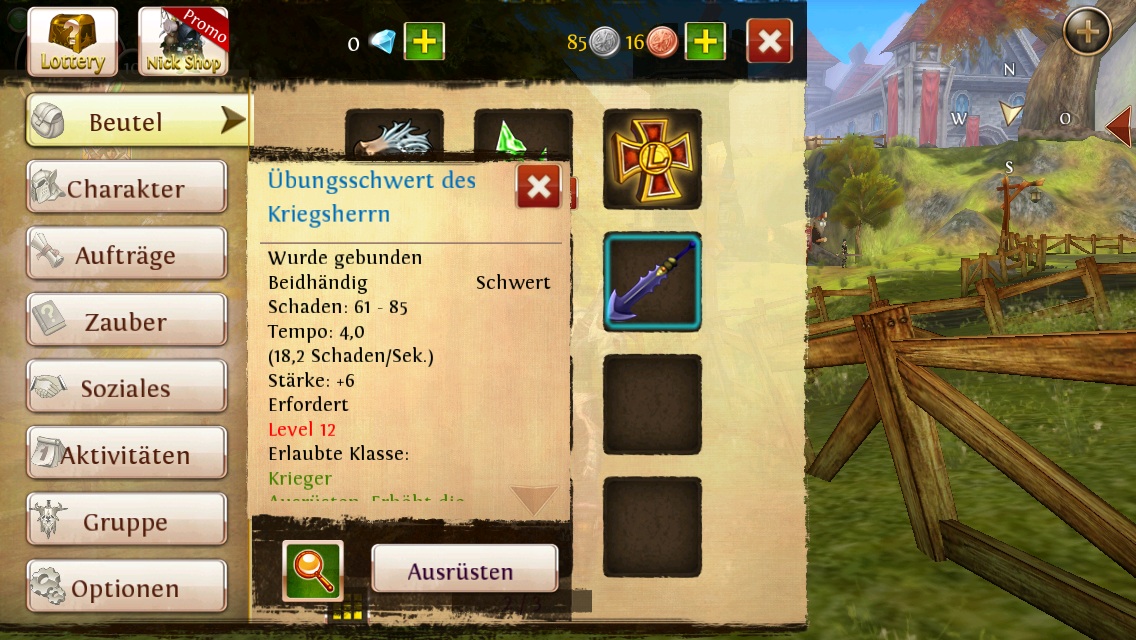
Task: Open the Optionen settings
Action: point(126,589)
